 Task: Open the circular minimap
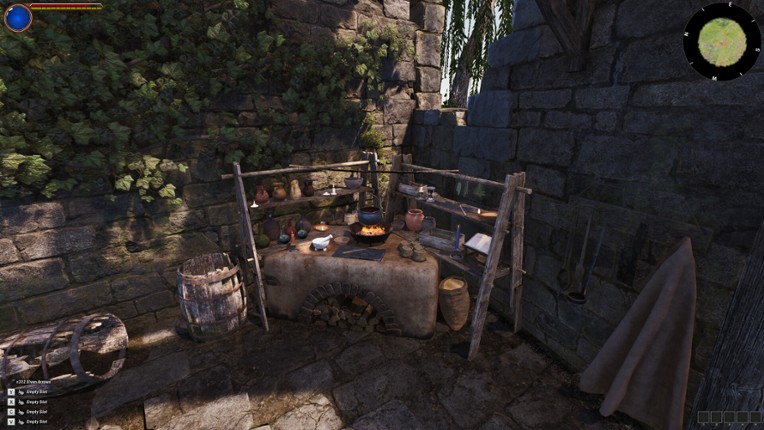click(x=721, y=41)
